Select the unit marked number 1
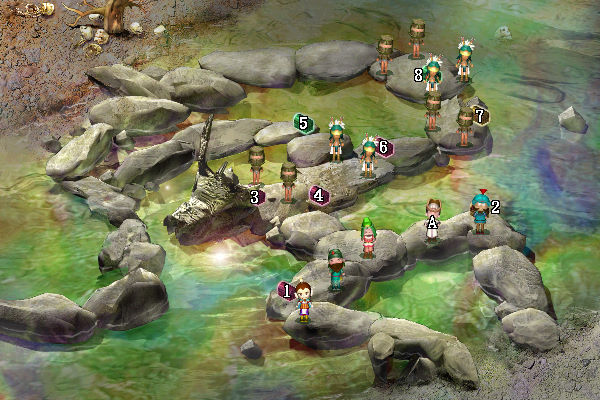Viewport: 600px width, 400px height. 304,300
